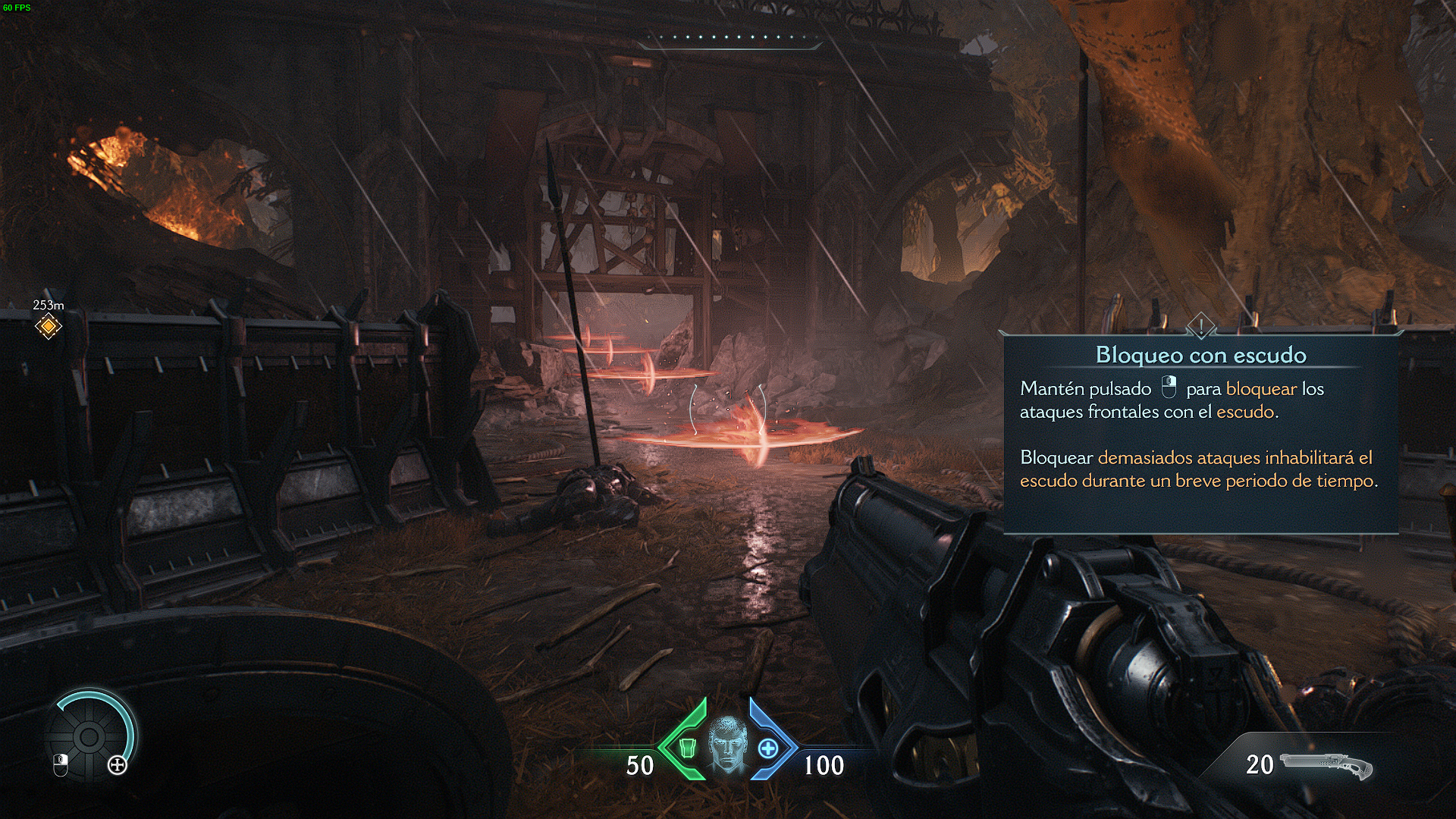
Task: Select the shotgun weapon icon
Action: pyautogui.click(x=1326, y=766)
